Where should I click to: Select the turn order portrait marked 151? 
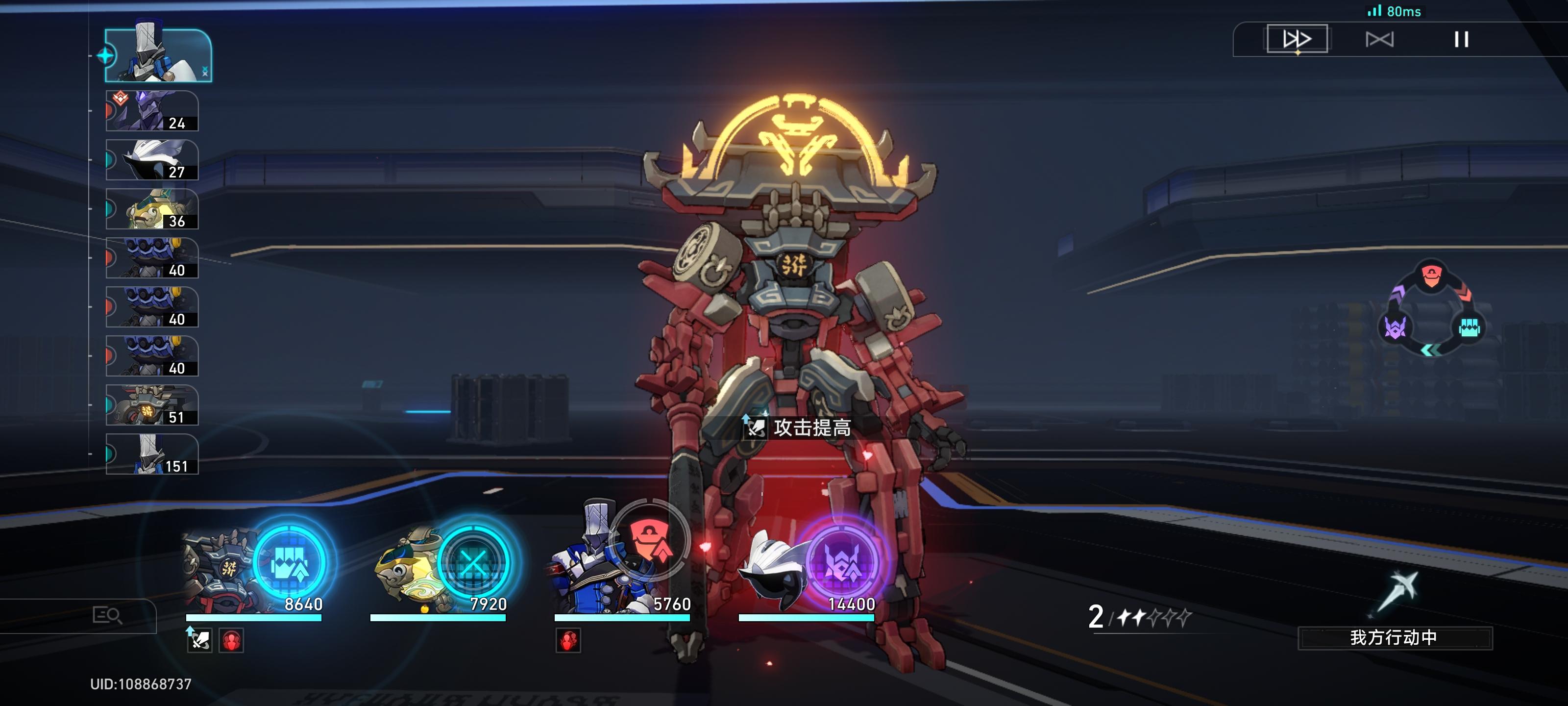click(152, 454)
